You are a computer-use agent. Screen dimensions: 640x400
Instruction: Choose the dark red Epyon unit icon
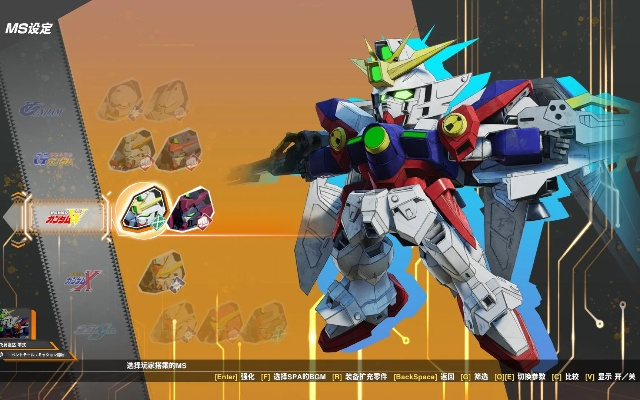pos(191,210)
